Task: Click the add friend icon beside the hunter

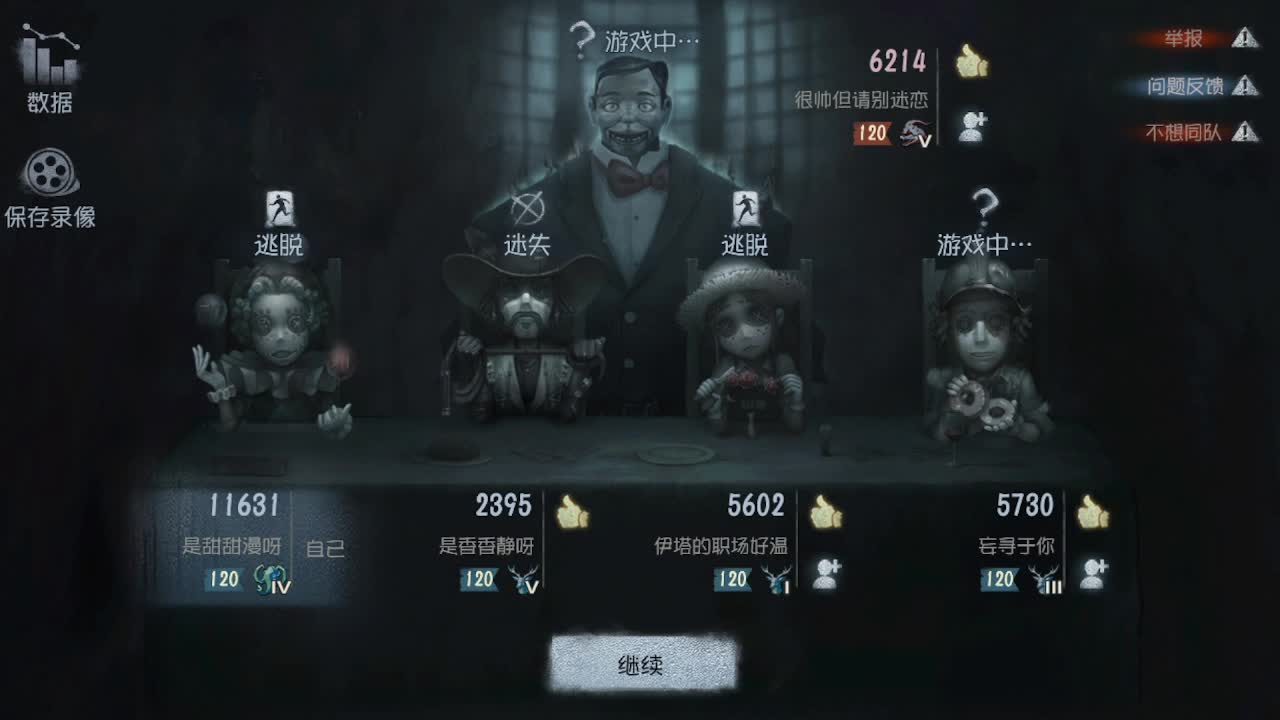Action: 973,126
